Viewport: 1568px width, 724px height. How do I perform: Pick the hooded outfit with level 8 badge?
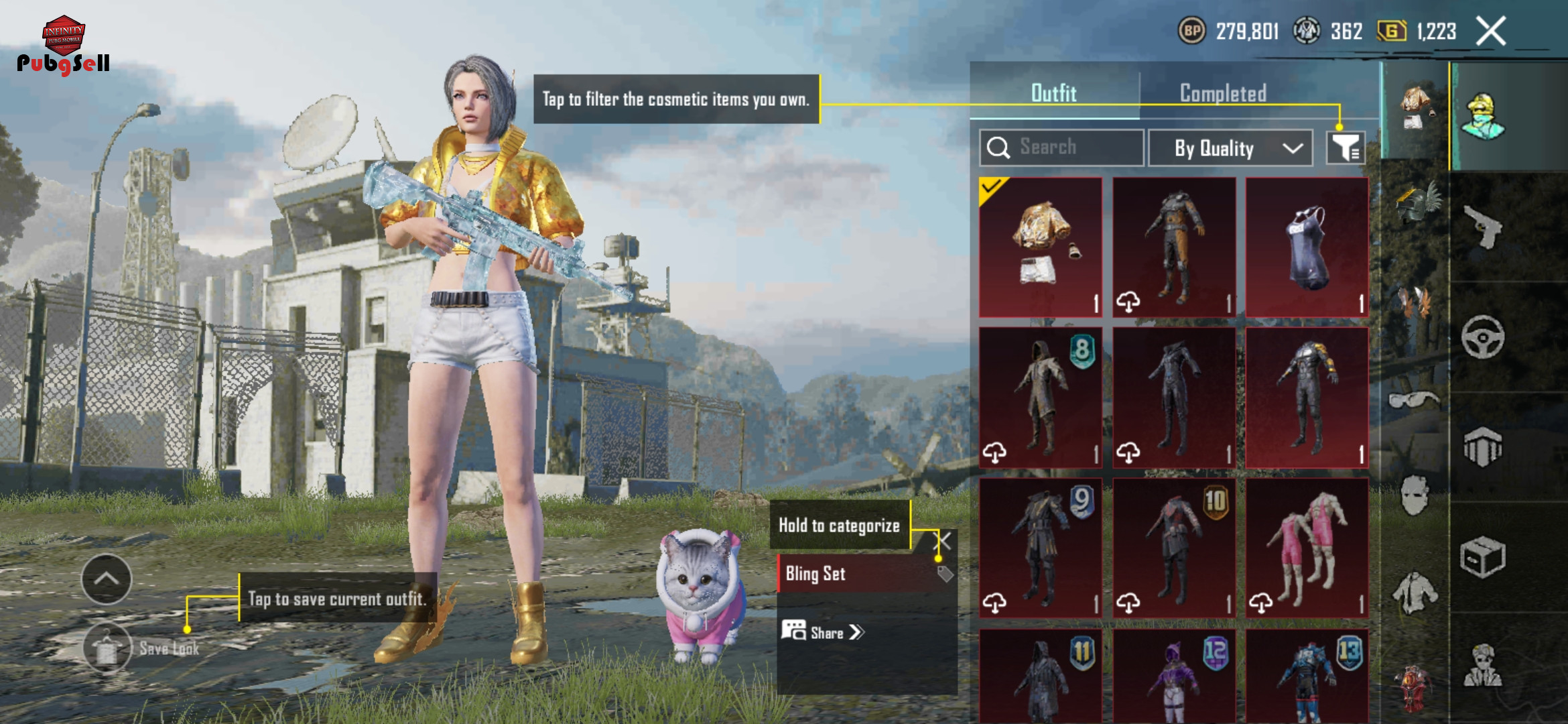click(x=1041, y=398)
